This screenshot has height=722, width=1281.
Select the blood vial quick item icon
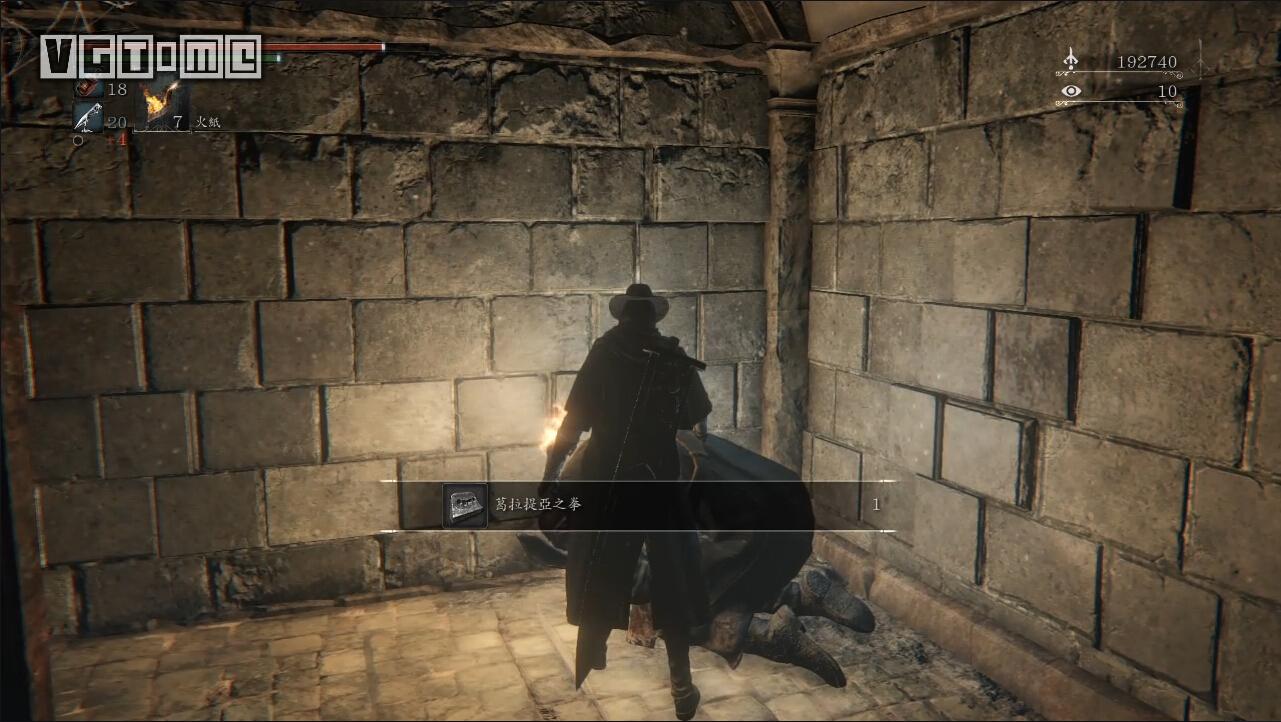(88, 89)
